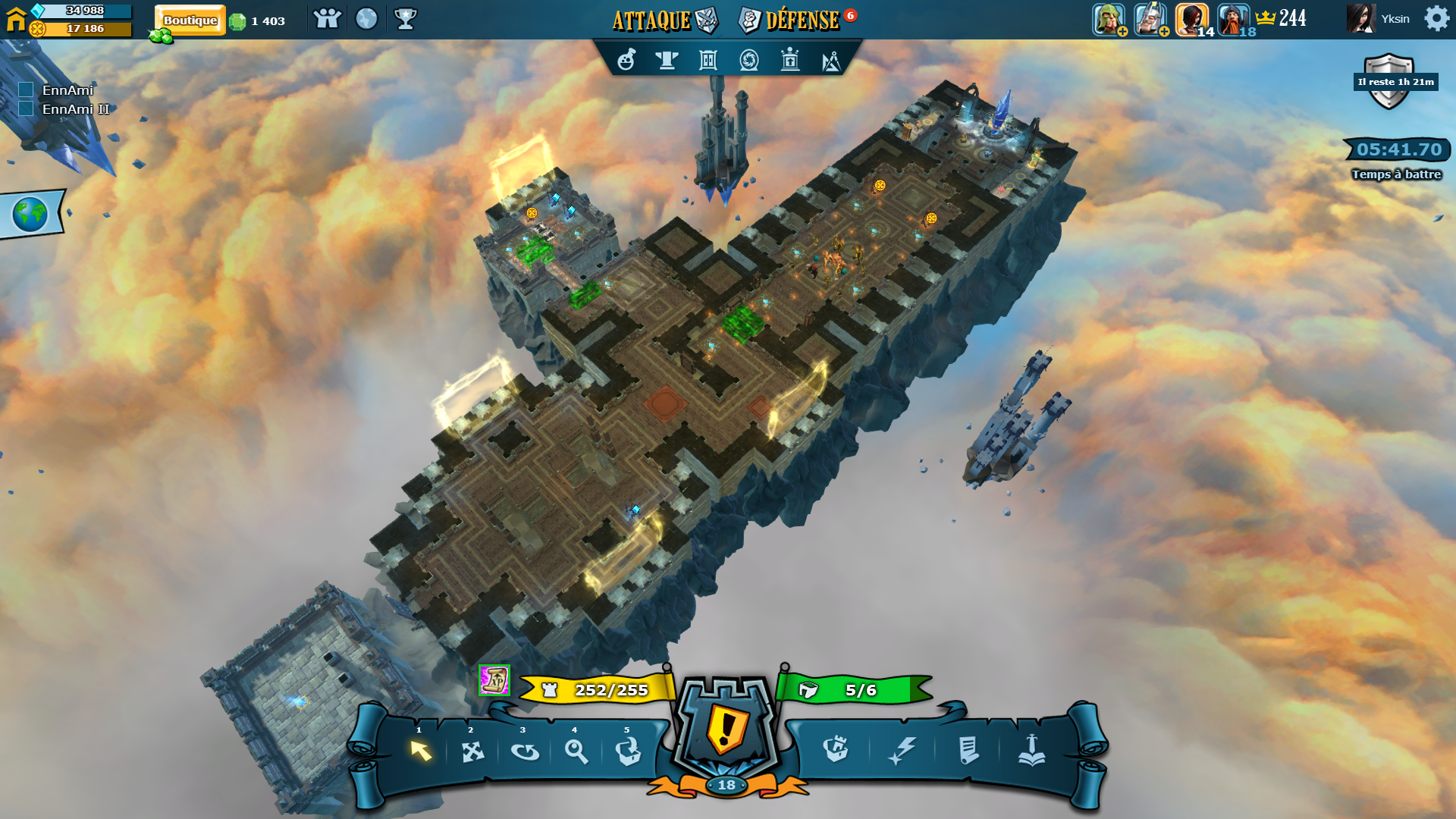Click the castle shield exclamation button
Screen dimensions: 1456x819
pyautogui.click(x=726, y=728)
